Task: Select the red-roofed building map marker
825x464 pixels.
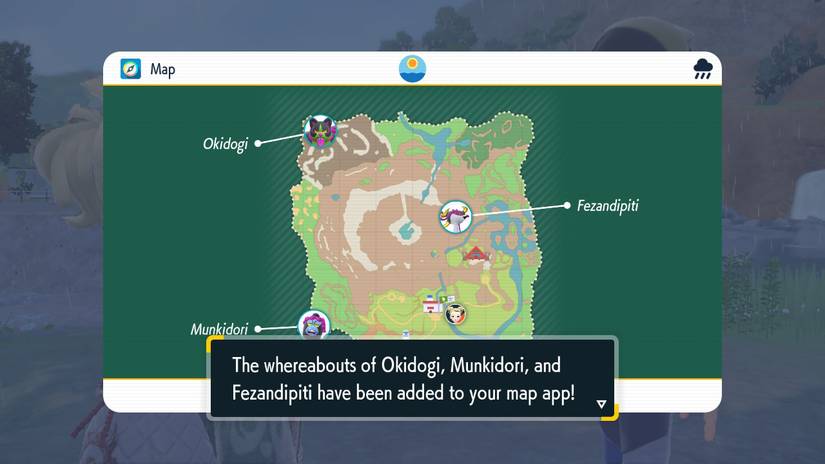Action: pyautogui.click(x=477, y=255)
